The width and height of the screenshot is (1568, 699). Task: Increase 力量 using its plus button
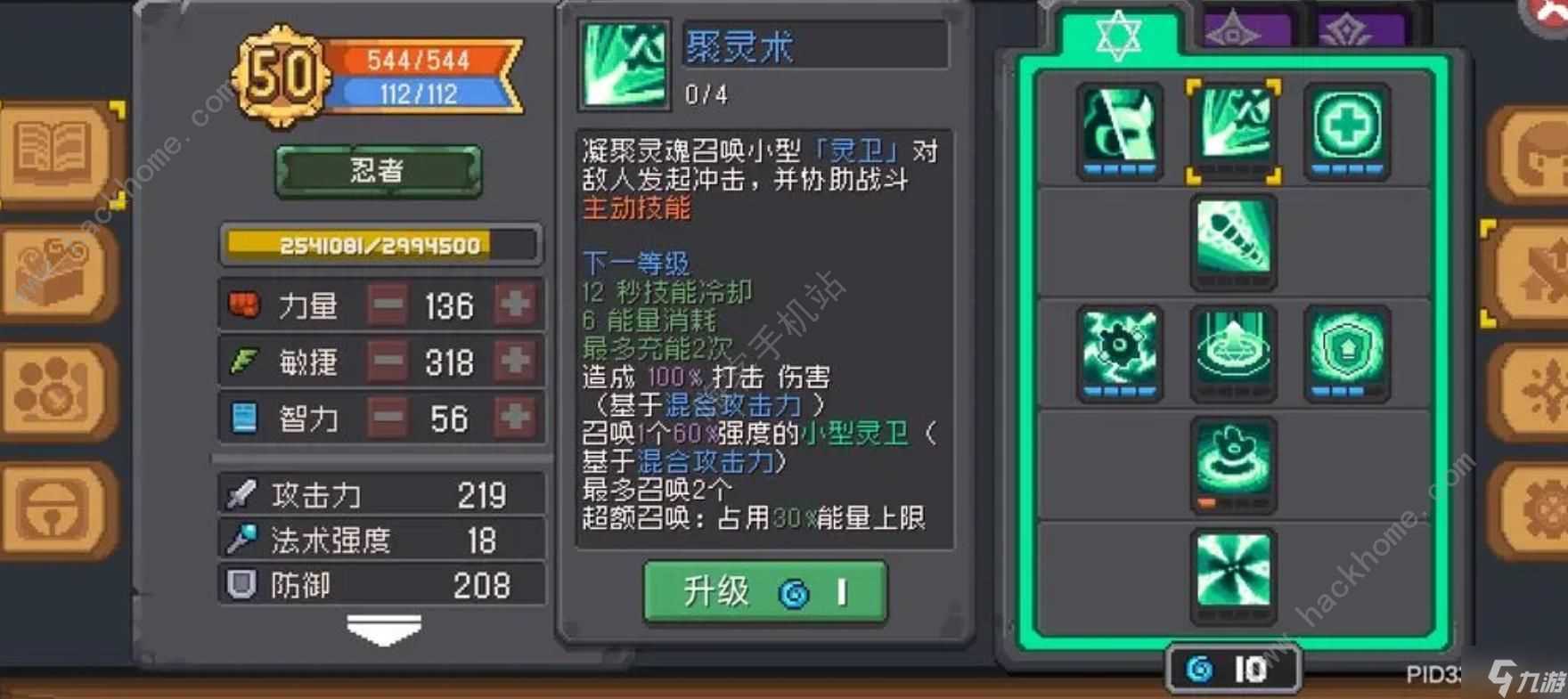point(515,305)
